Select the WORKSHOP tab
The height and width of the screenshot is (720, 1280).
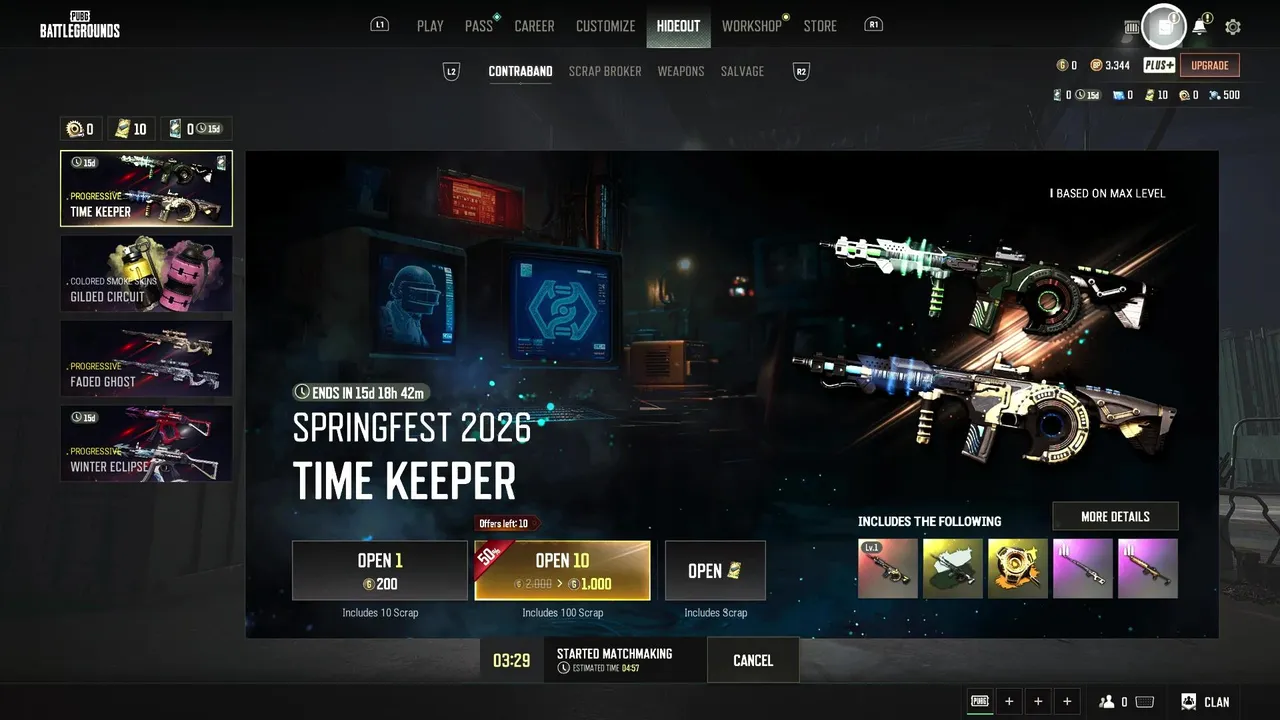point(752,26)
